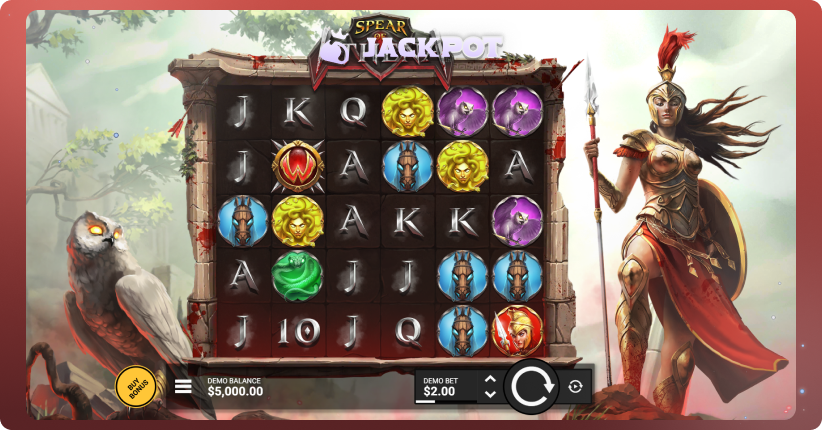Open the autoplay settings button

(x=575, y=386)
